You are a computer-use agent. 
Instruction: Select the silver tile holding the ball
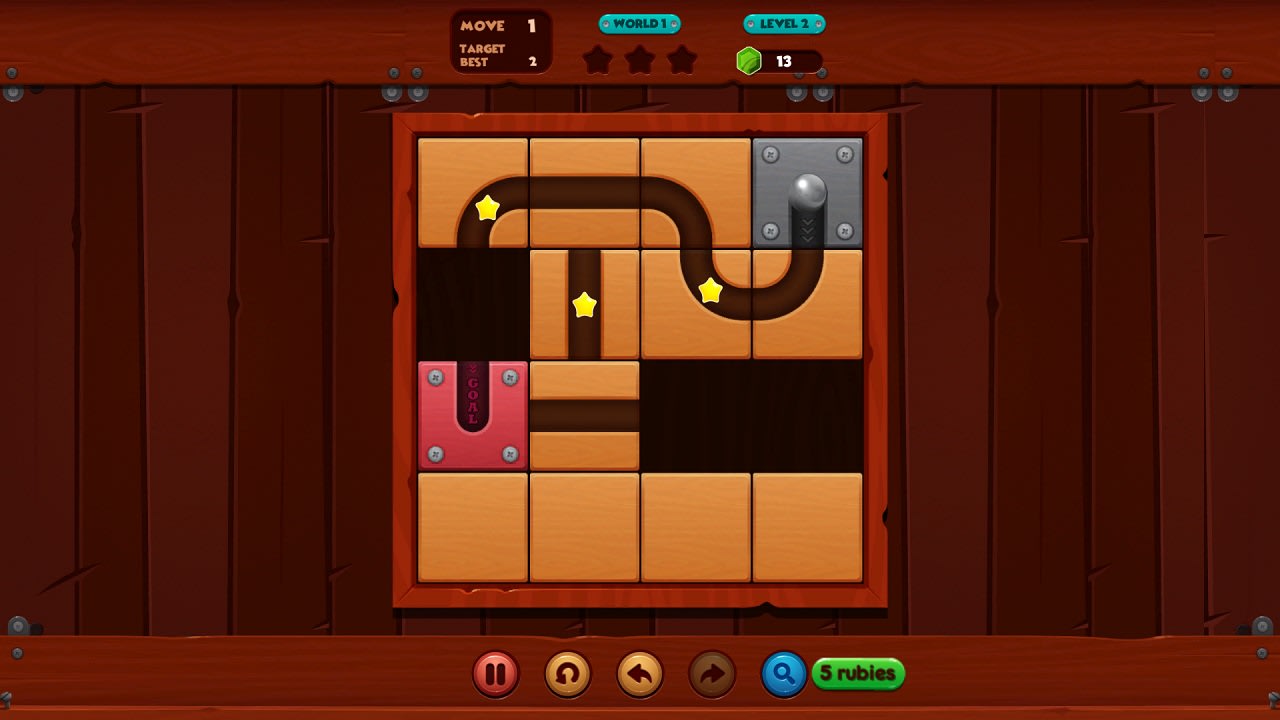[x=806, y=190]
